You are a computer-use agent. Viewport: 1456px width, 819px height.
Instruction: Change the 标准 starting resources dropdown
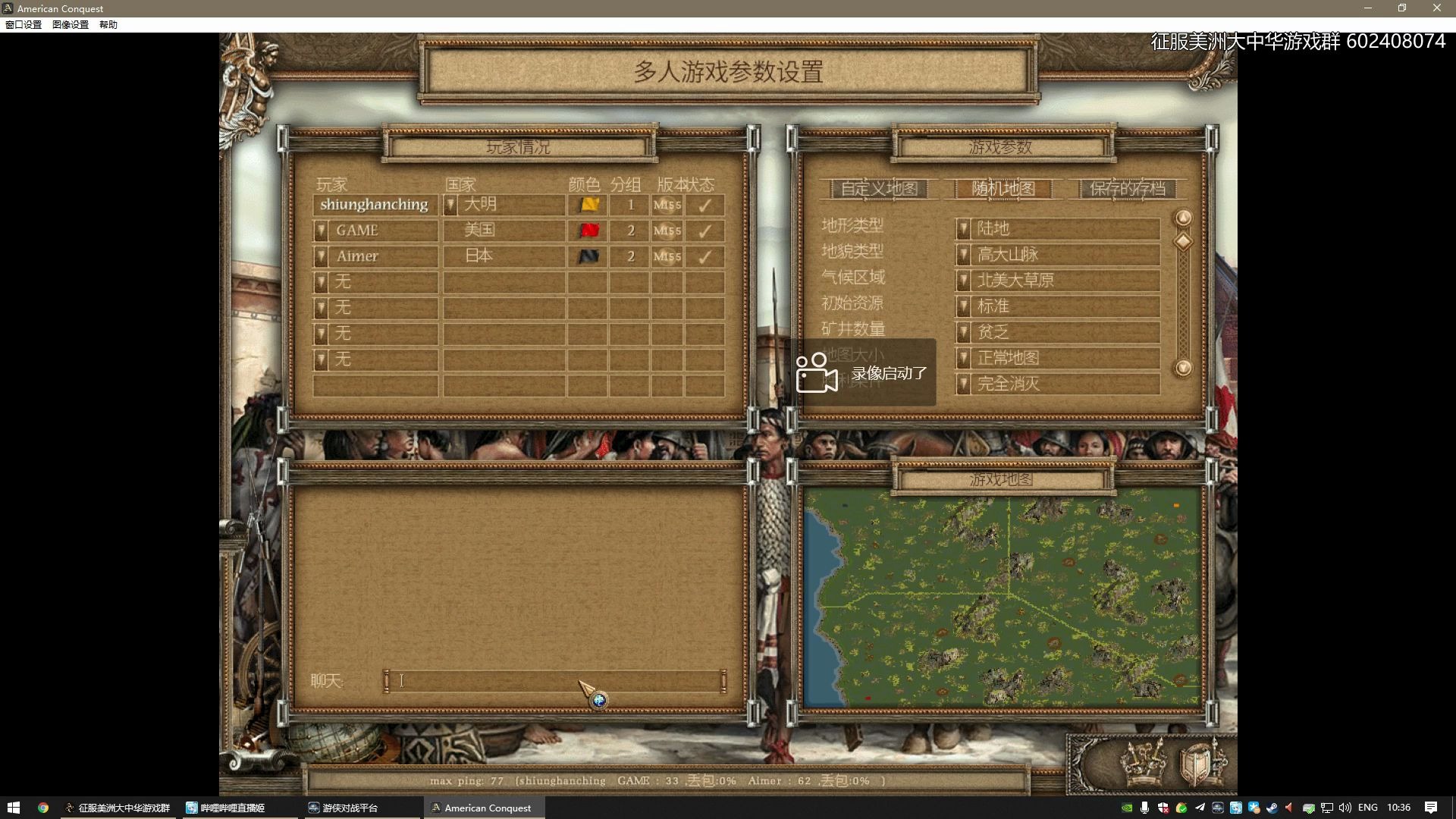coord(963,306)
